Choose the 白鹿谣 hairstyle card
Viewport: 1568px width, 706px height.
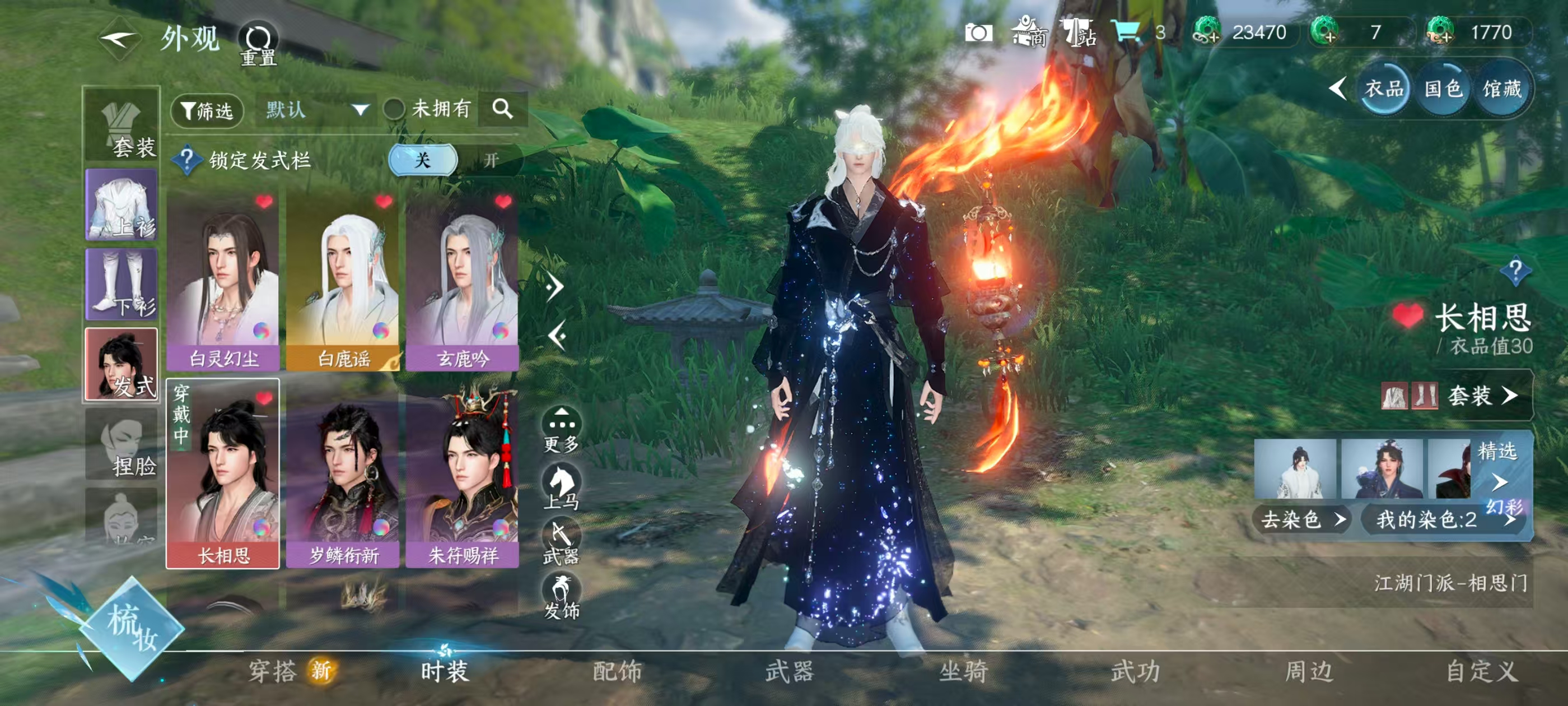tap(343, 281)
